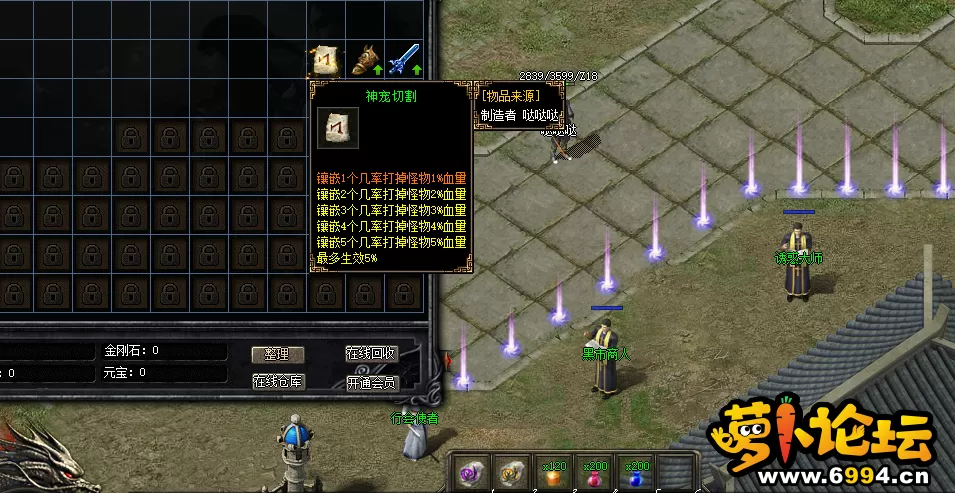Open the 在线仓库 online warehouse

point(277,381)
